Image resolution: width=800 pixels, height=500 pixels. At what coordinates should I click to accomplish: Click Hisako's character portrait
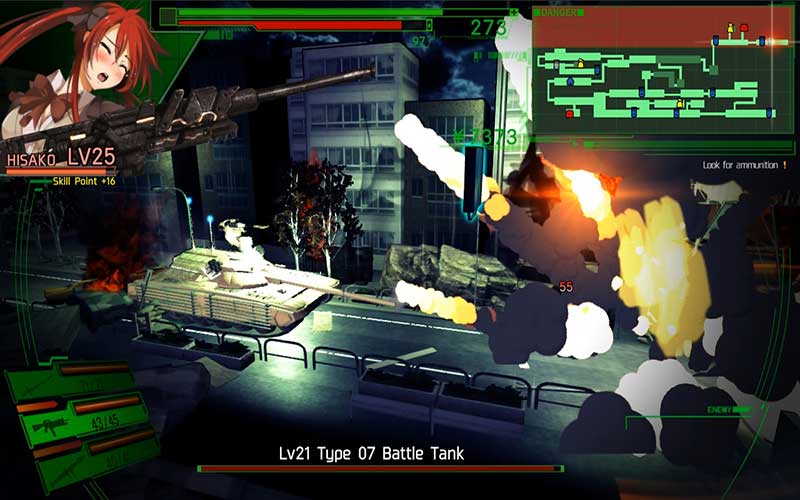pos(75,70)
